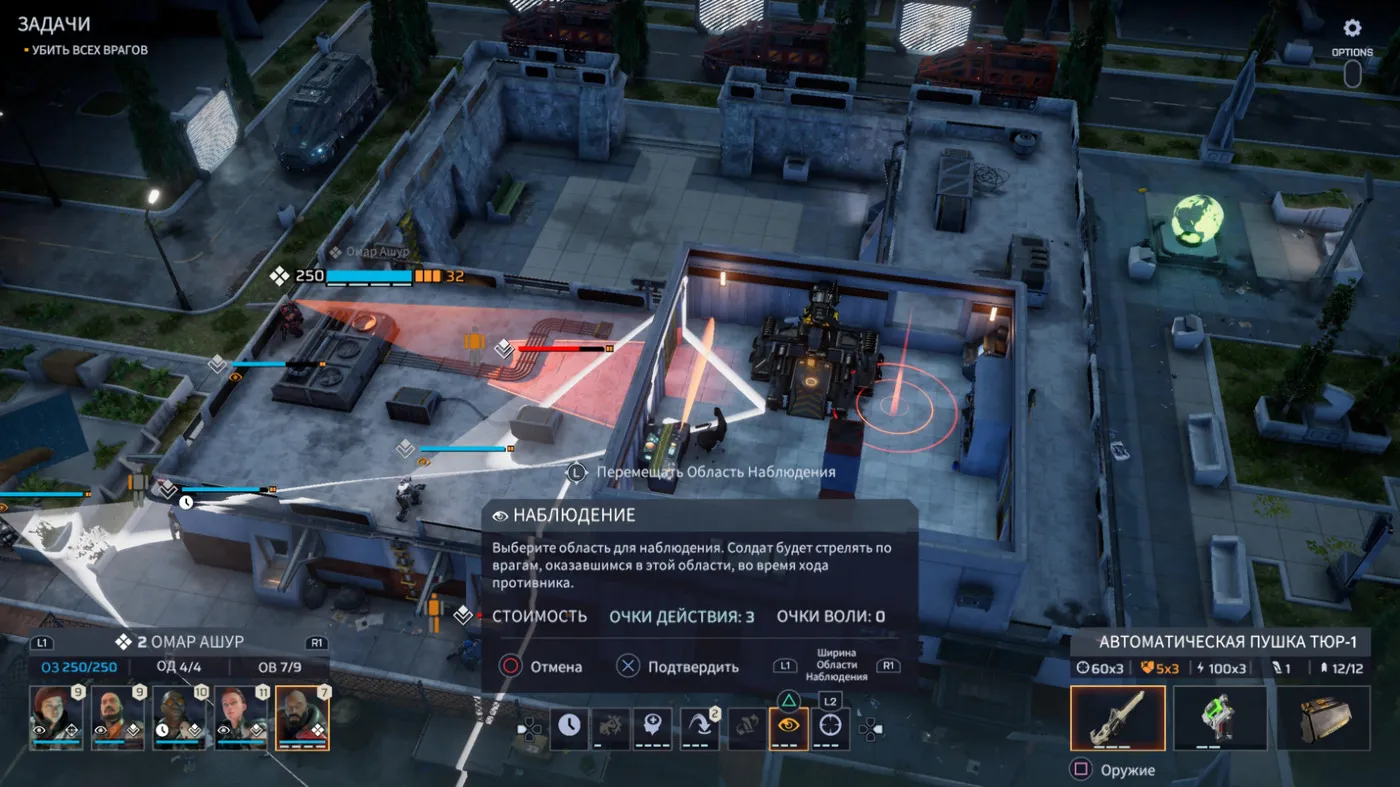
Task: Use the head-with-plus ability icon
Action: (655, 727)
